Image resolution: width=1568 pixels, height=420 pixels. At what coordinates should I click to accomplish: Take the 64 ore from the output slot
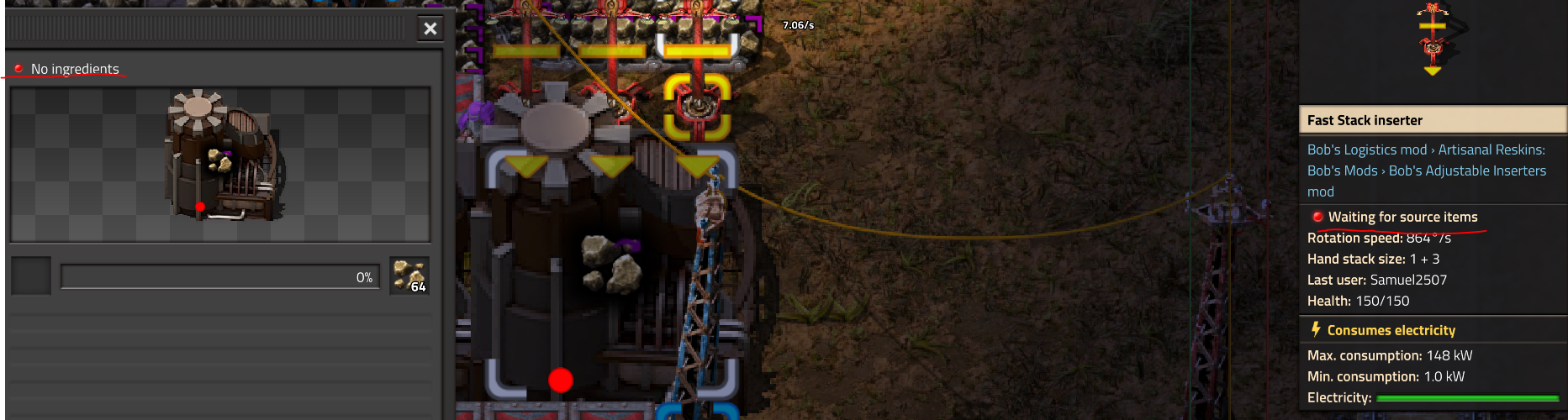[409, 276]
